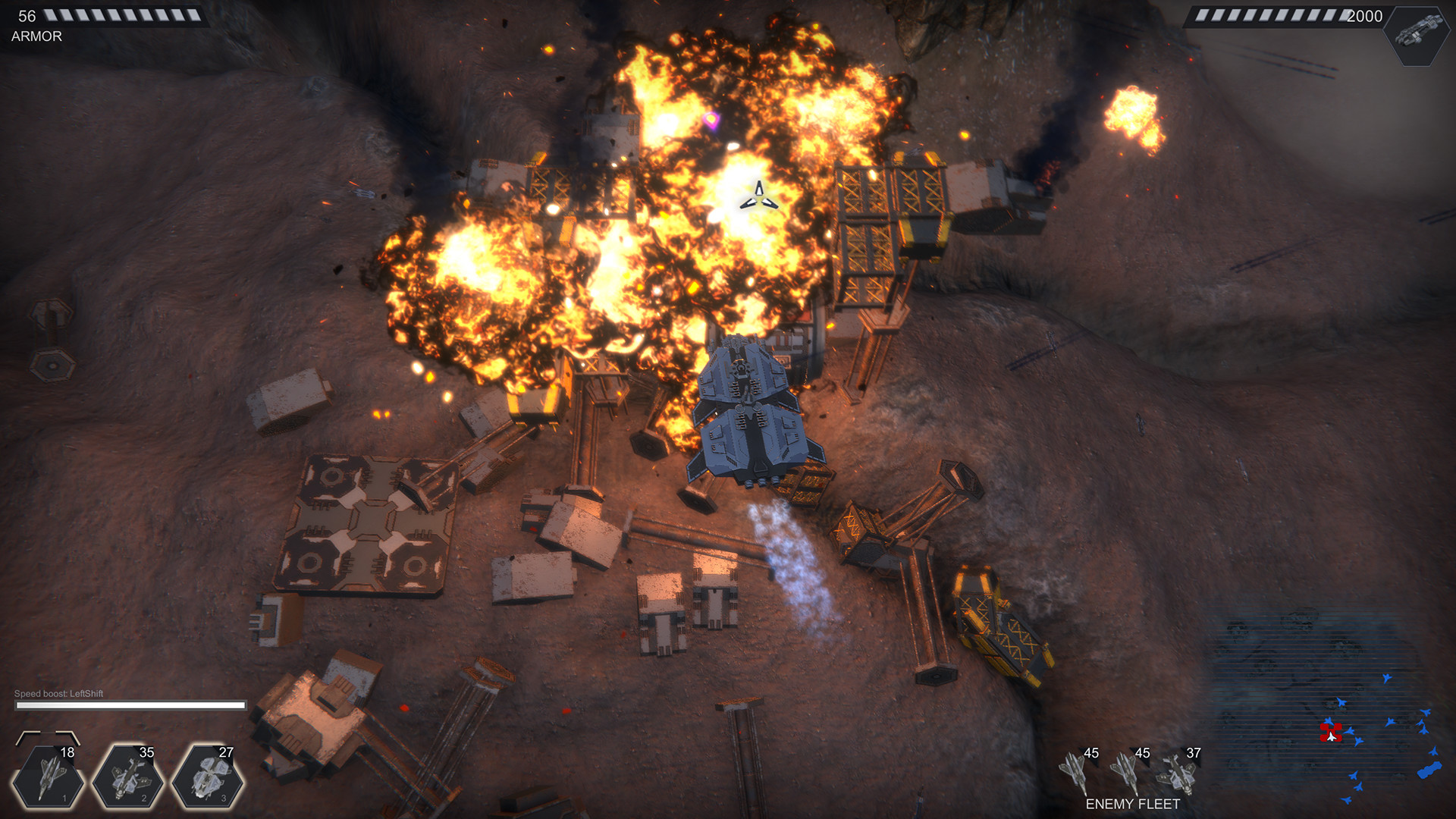This screenshot has width=1456, height=819.
Task: Click the Speed boost: LeftShift label
Action: [x=59, y=693]
